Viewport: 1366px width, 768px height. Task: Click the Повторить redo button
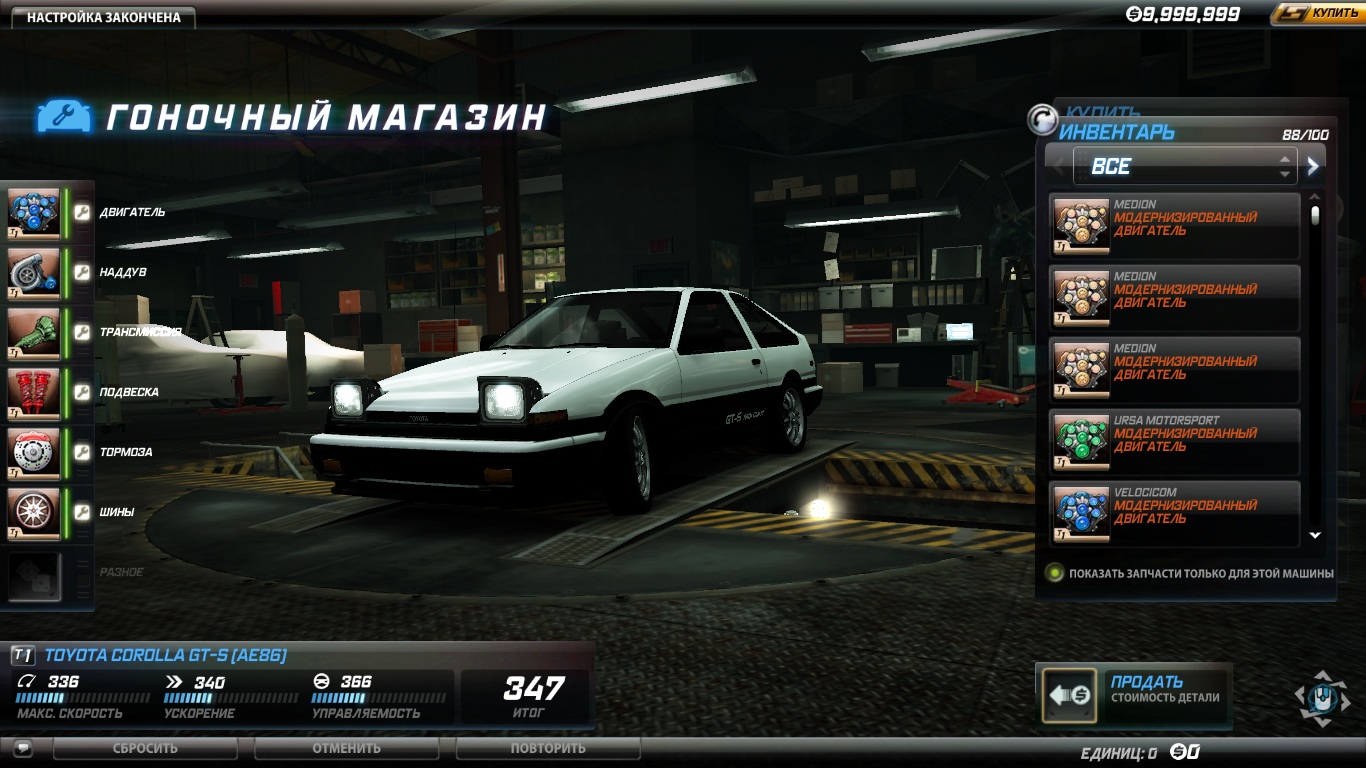548,748
